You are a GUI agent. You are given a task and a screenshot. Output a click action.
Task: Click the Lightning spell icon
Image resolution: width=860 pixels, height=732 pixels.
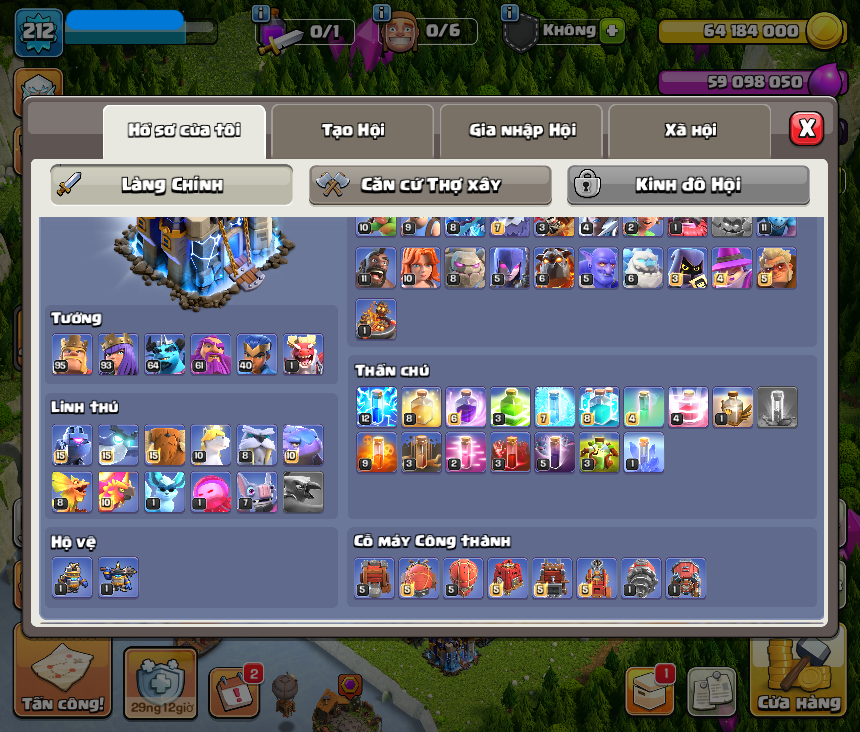pyautogui.click(x=375, y=407)
